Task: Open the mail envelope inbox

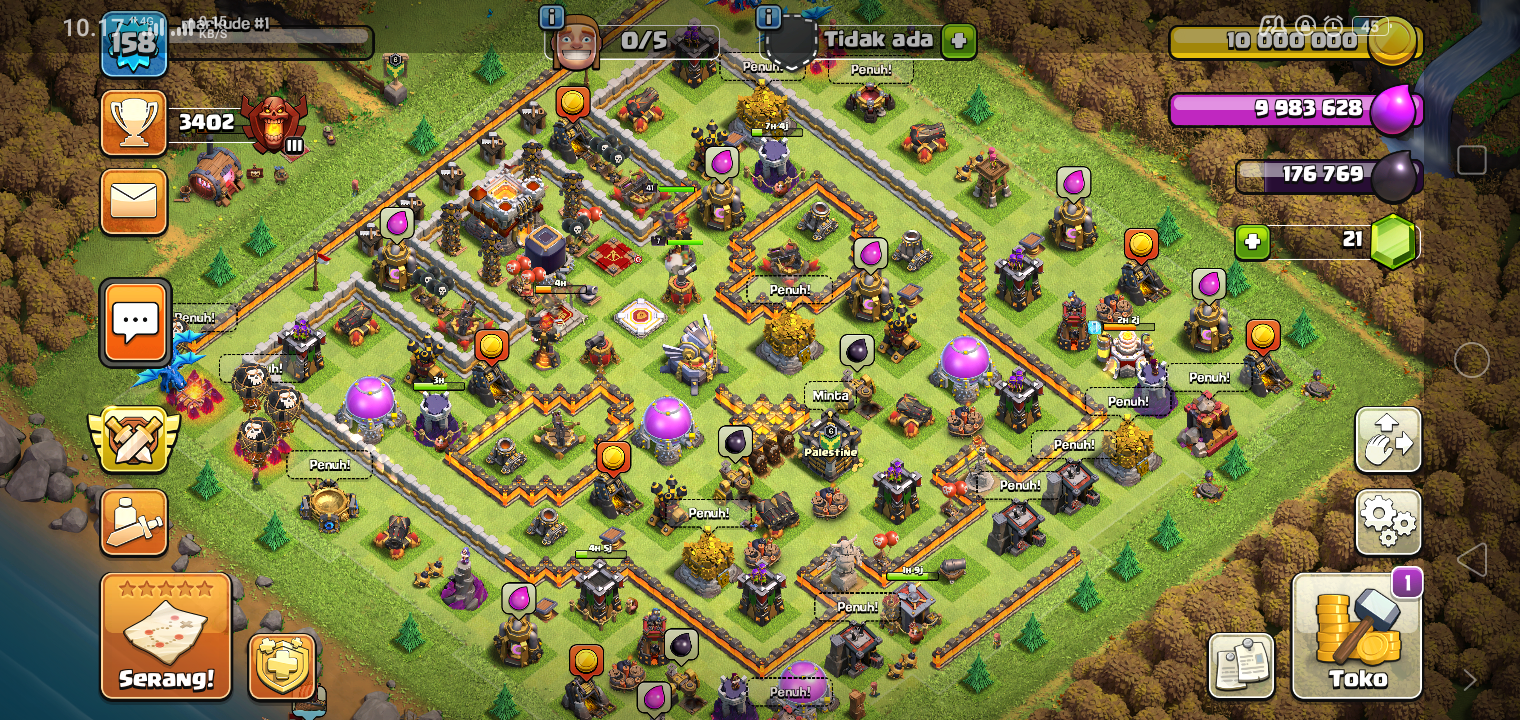Action: coord(134,201)
